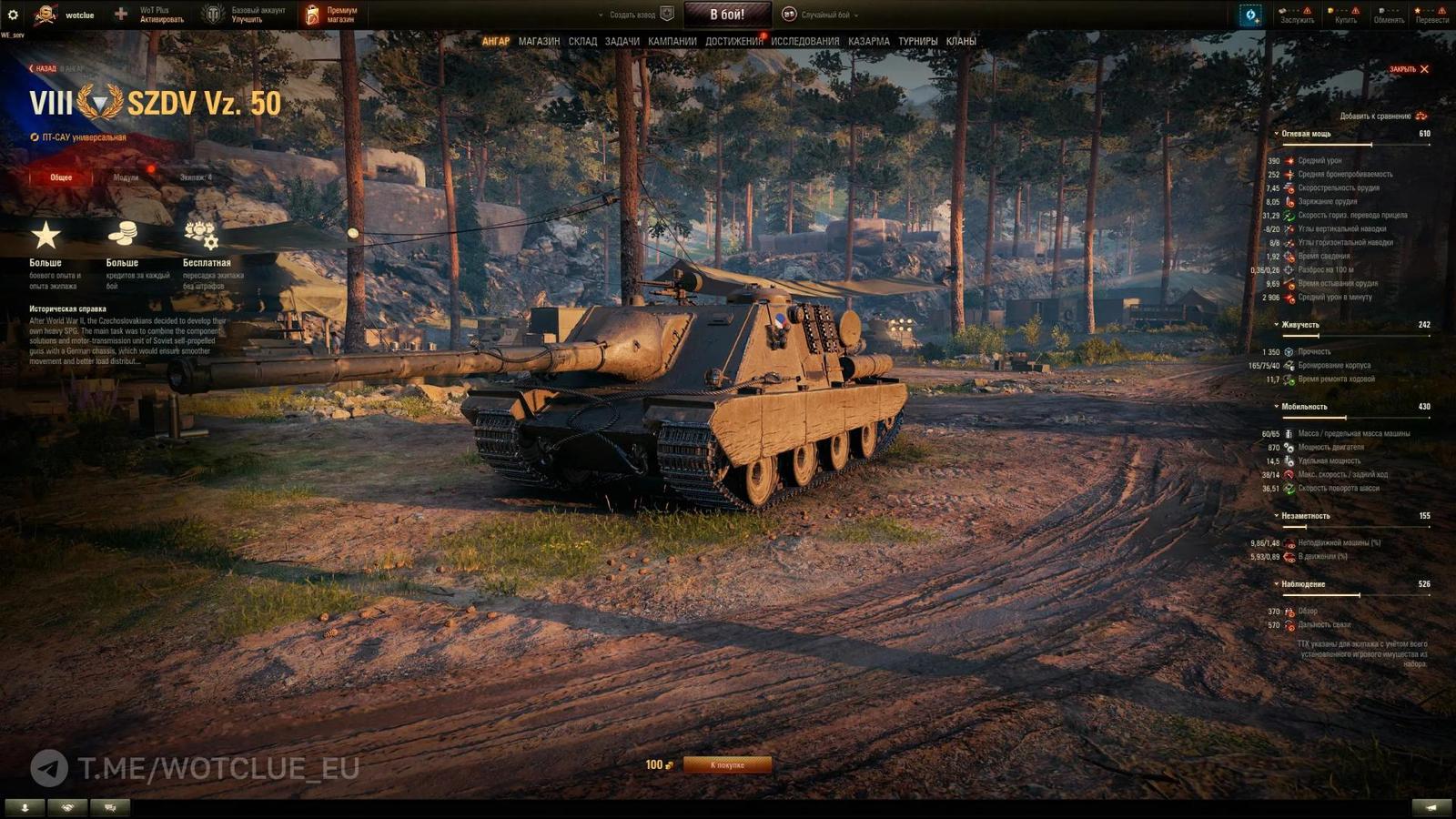Click the arrow icon in the bottom-left toolbar
The height and width of the screenshot is (819, 1456).
25,809
